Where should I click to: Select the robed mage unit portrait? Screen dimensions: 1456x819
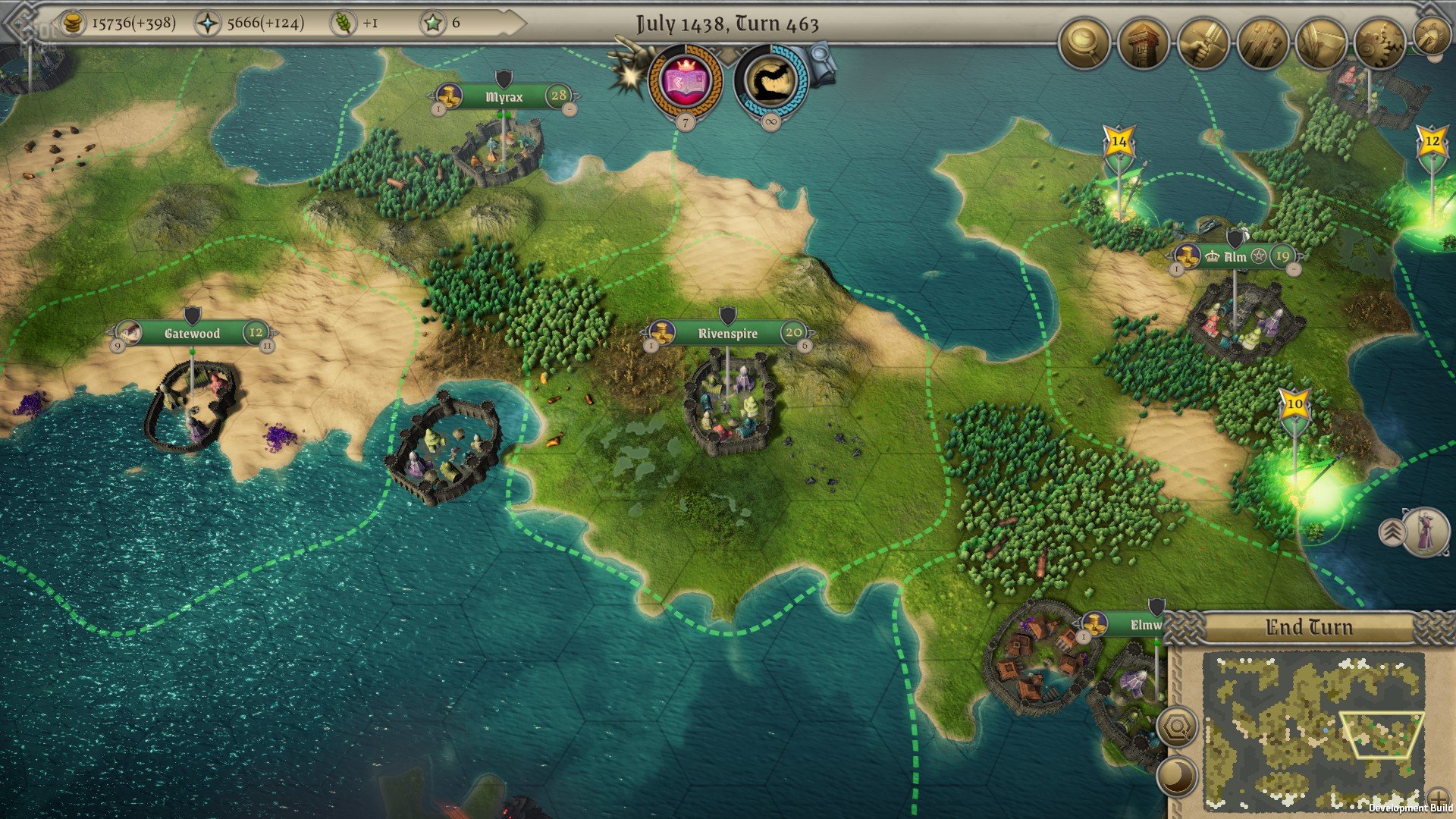1425,531
